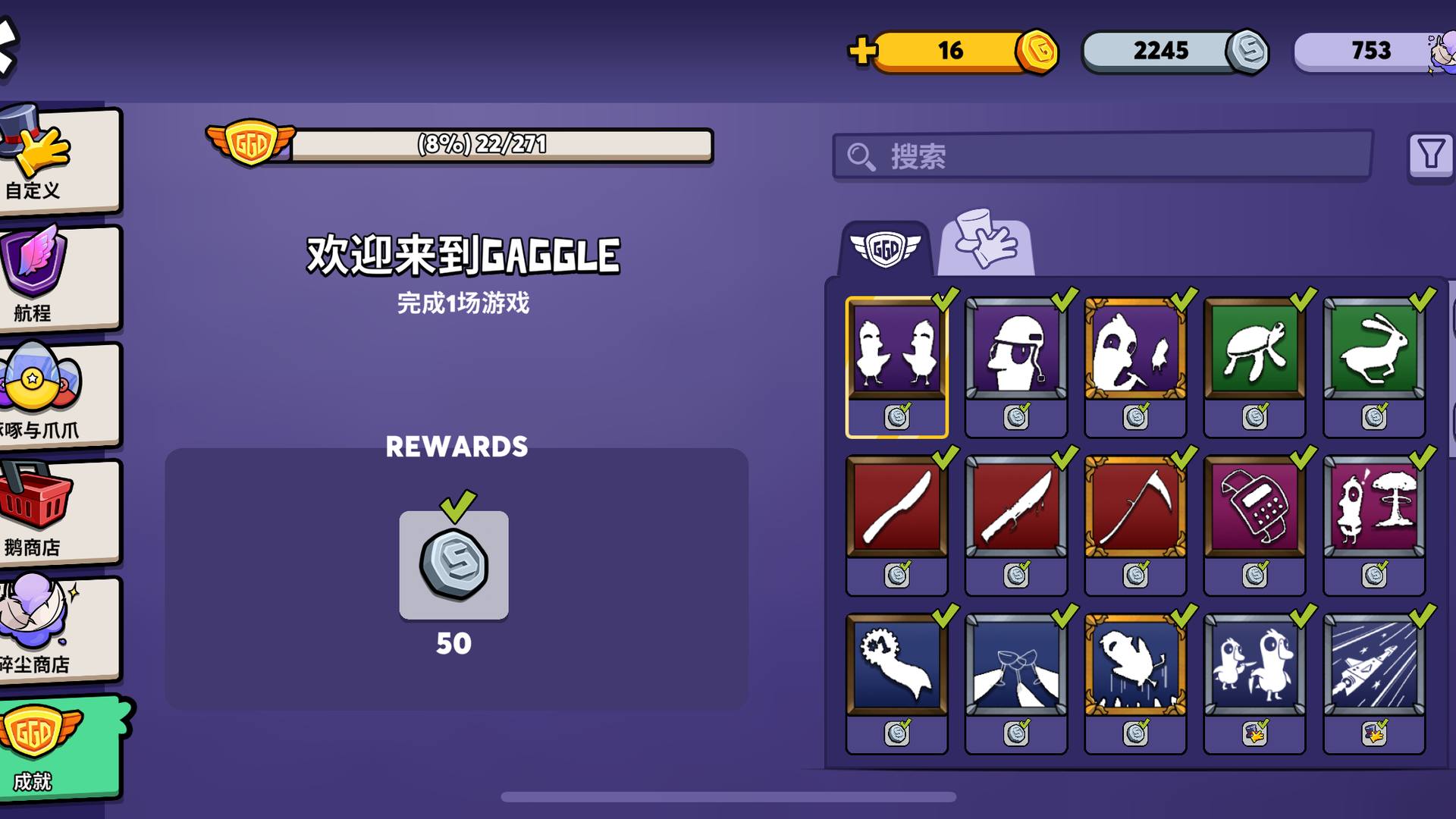Open the stardust shop menu entry
This screenshot has height=819, width=1456.
click(59, 629)
